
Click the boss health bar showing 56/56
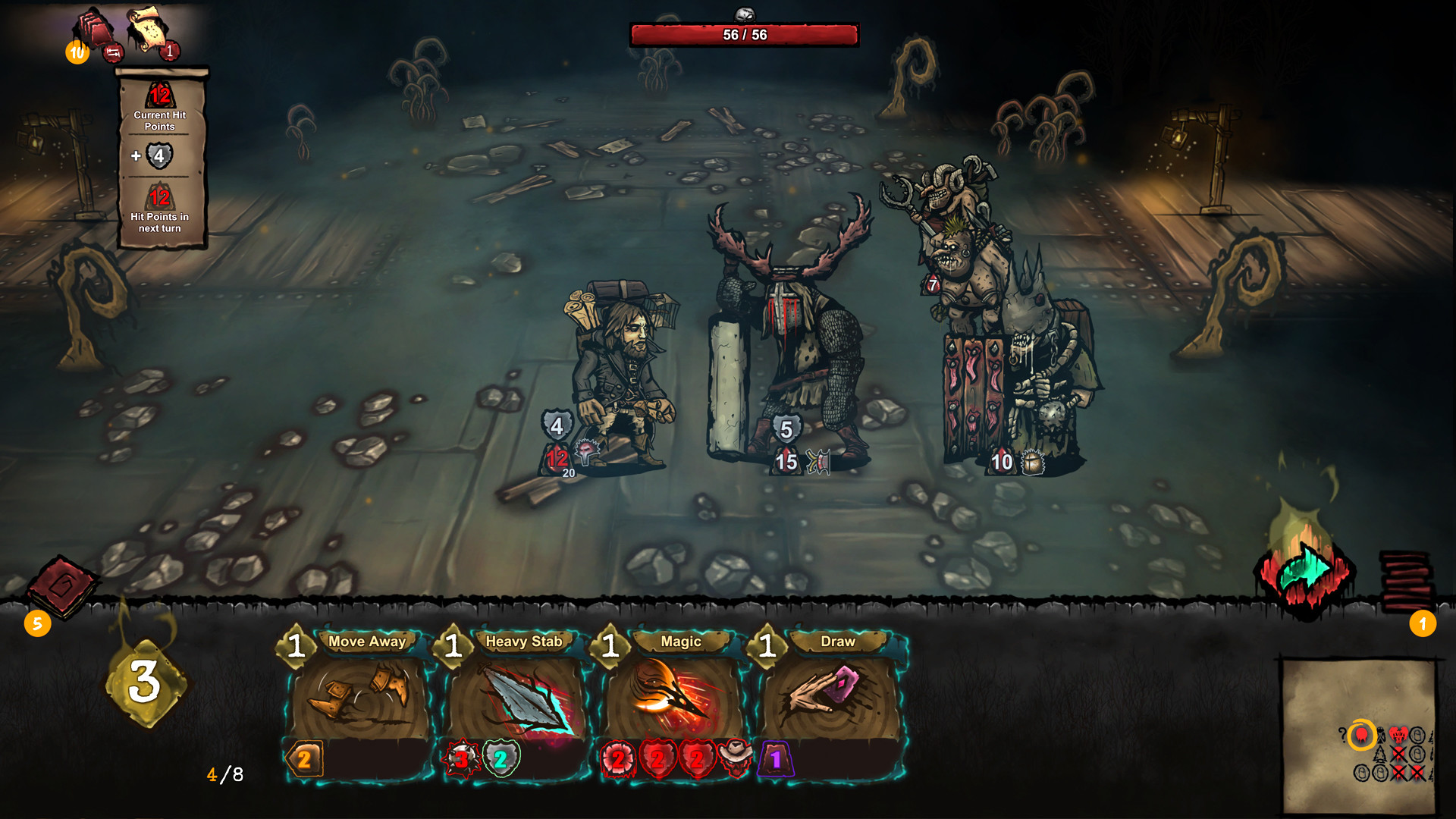[744, 34]
